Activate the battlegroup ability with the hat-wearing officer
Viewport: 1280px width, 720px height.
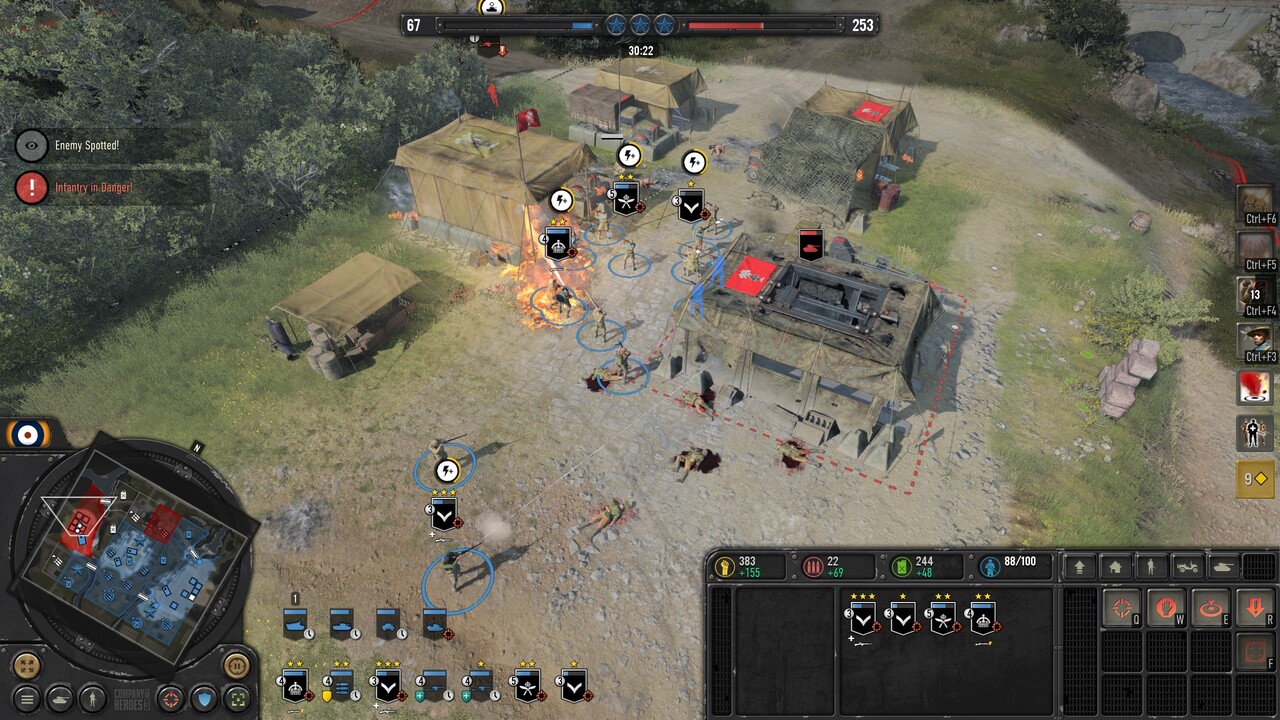point(1254,341)
